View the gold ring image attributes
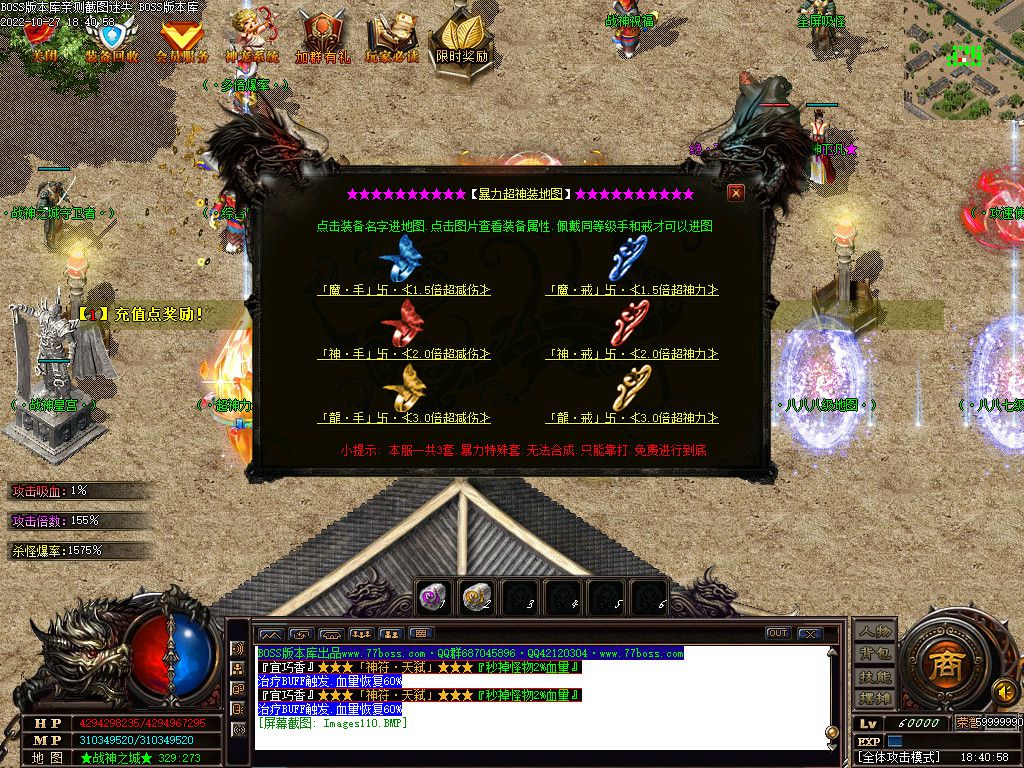Viewport: 1024px width, 768px height. click(632, 388)
